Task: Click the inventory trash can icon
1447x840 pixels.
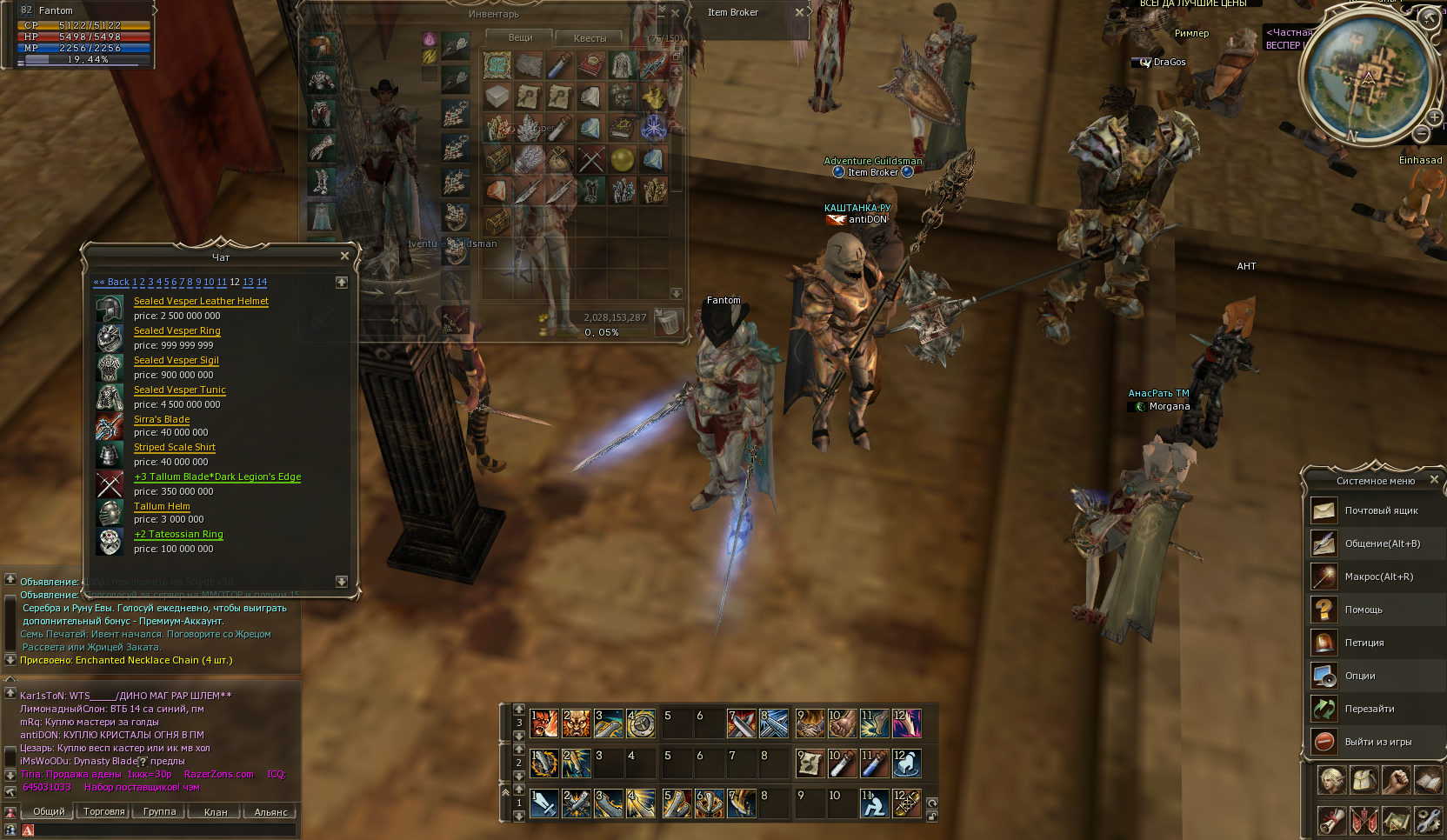Action: (667, 322)
